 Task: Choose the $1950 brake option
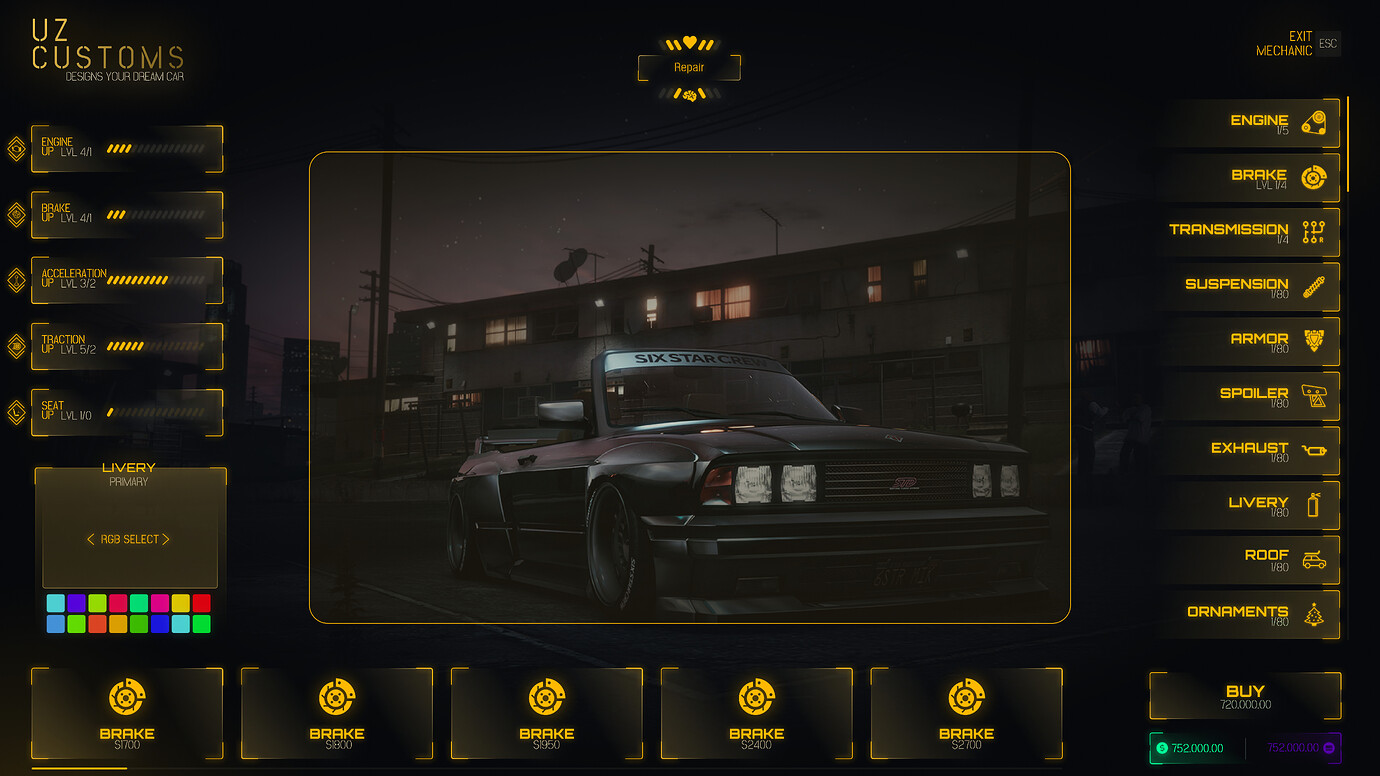(x=547, y=713)
